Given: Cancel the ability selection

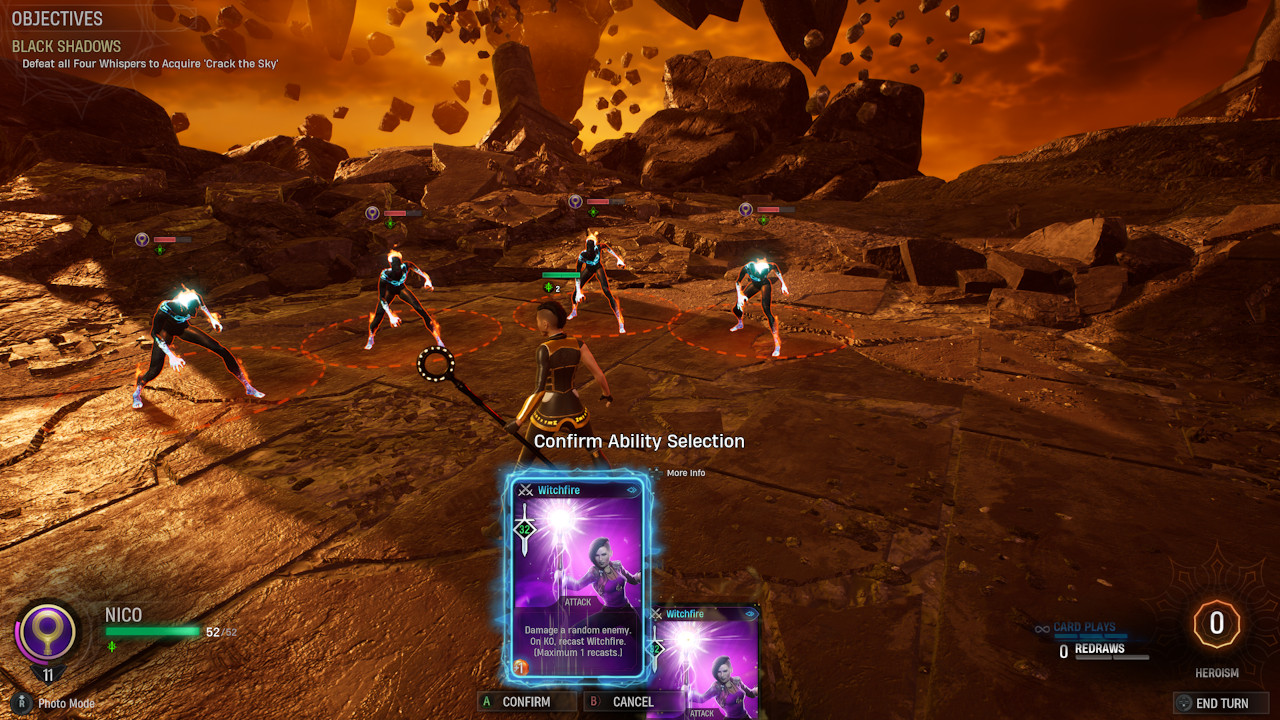Looking at the screenshot, I should point(631,702).
